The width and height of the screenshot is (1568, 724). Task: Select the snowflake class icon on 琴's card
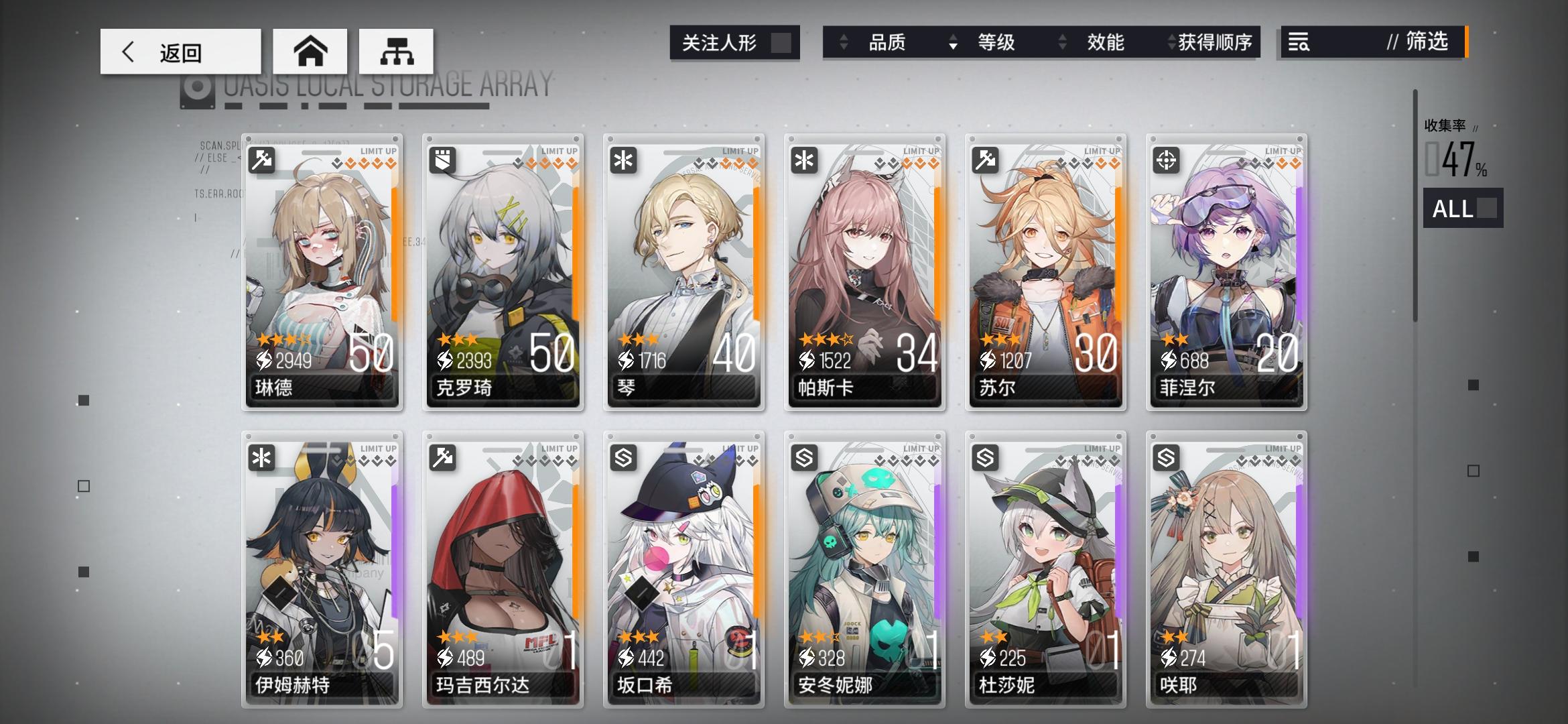pyautogui.click(x=623, y=161)
